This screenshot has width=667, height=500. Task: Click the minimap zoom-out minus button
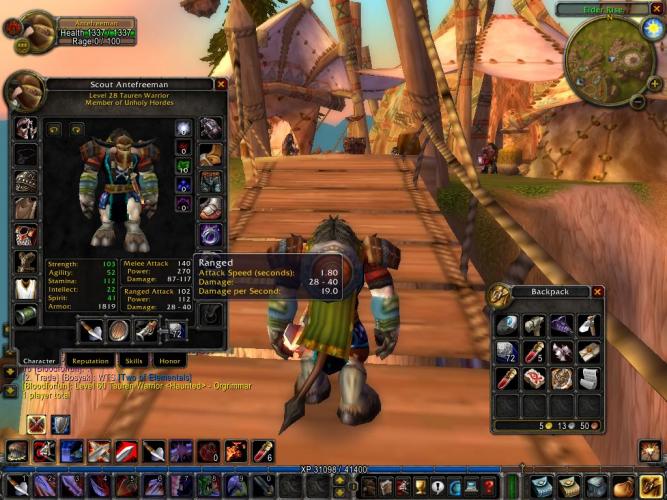tap(639, 102)
